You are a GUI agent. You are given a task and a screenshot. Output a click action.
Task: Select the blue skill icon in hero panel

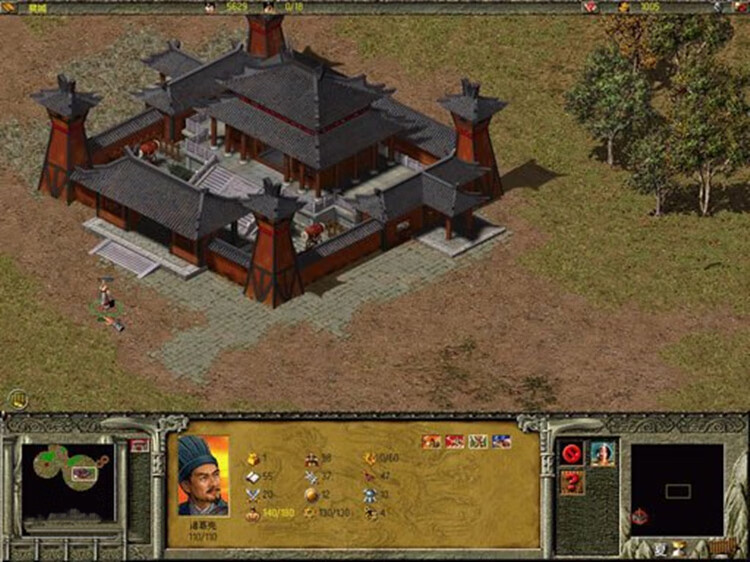(502, 441)
